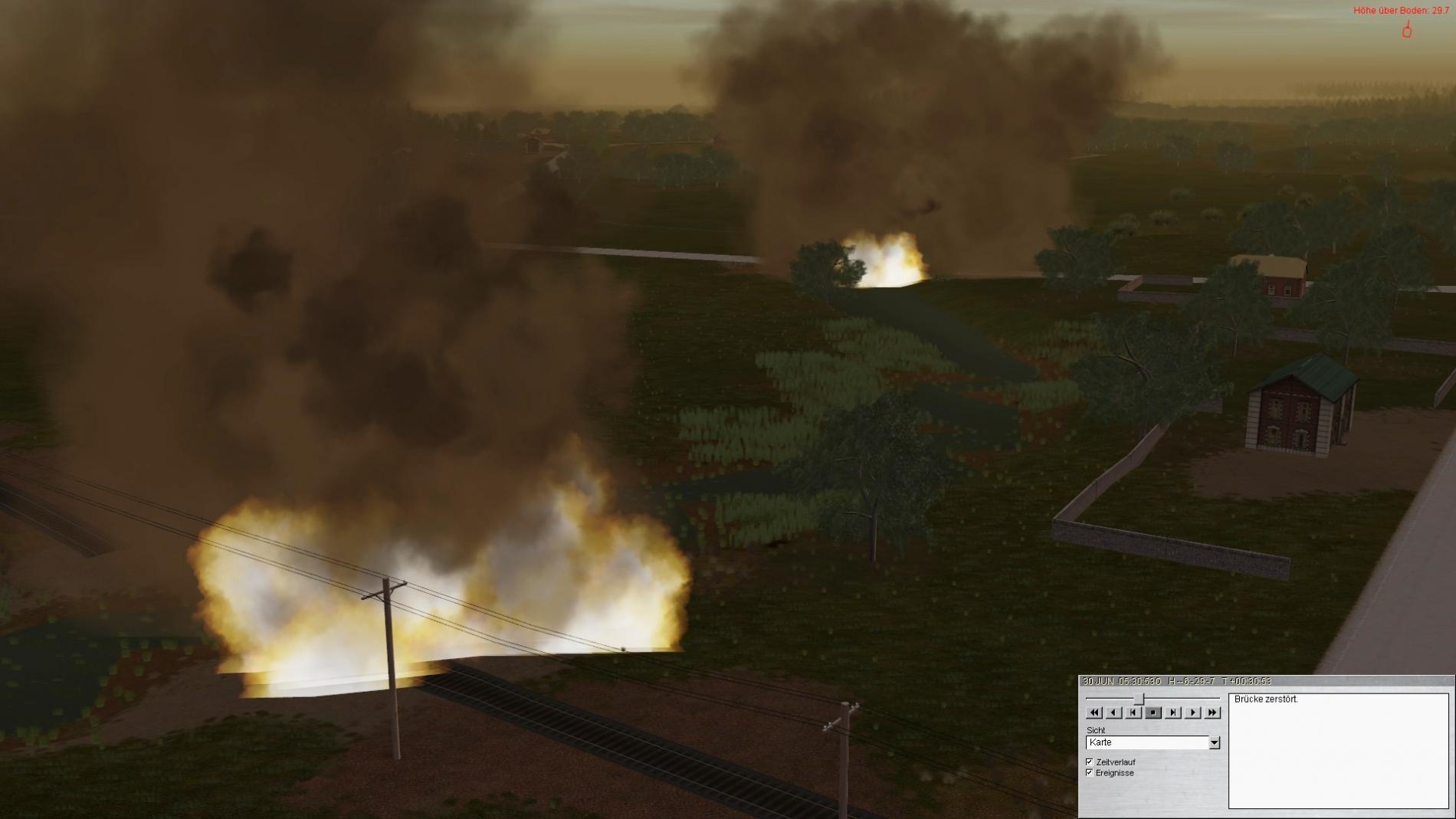This screenshot has height=819, width=1456.
Task: Step forward one frame in the replay
Action: (1172, 713)
